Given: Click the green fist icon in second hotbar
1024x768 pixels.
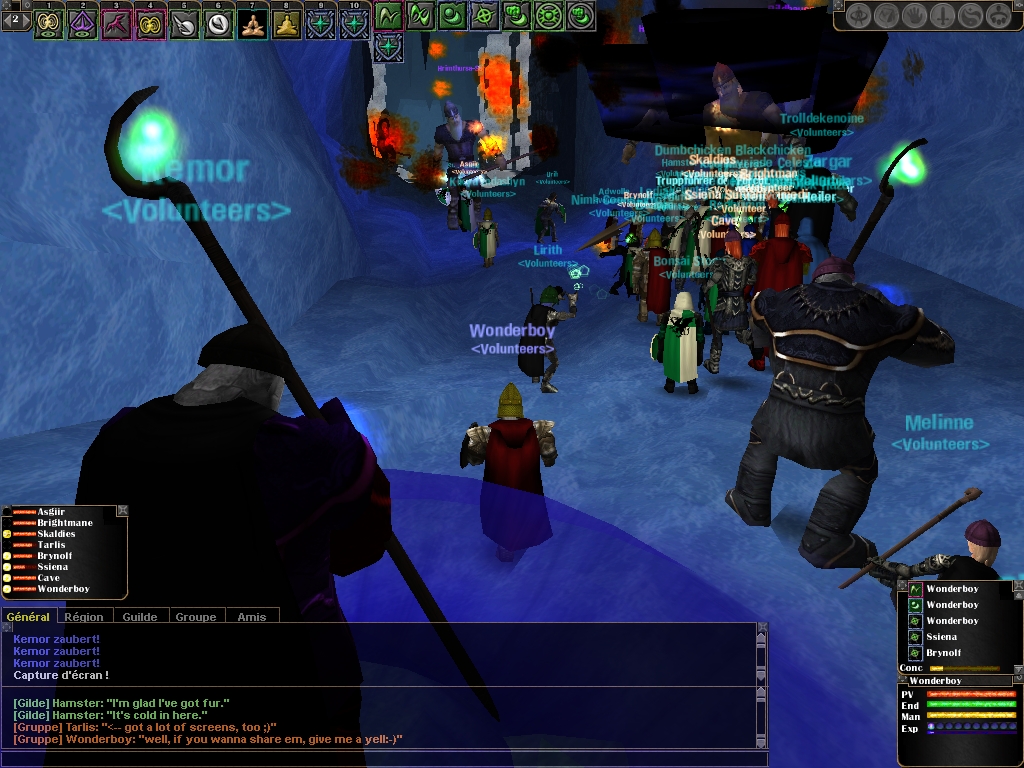Looking at the screenshot, I should coord(516,16).
